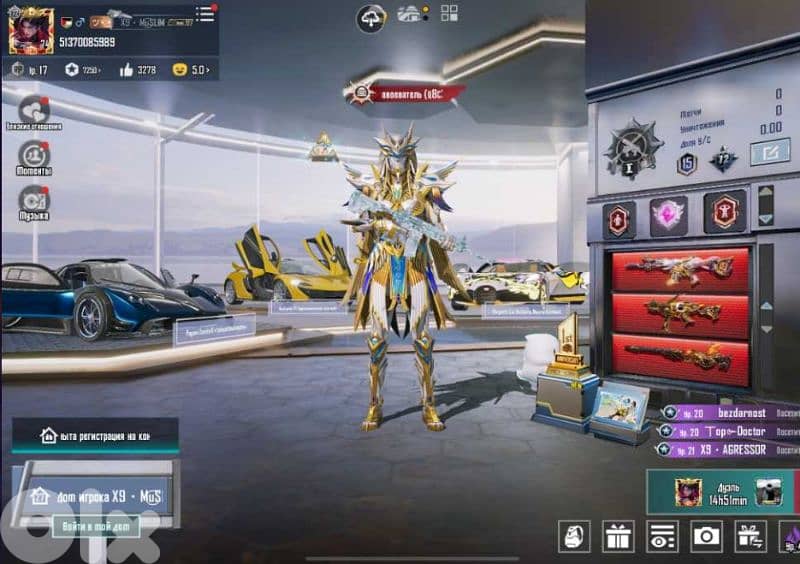Click the gift box icon
Image resolution: width=800 pixels, height=564 pixels.
pos(618,537)
